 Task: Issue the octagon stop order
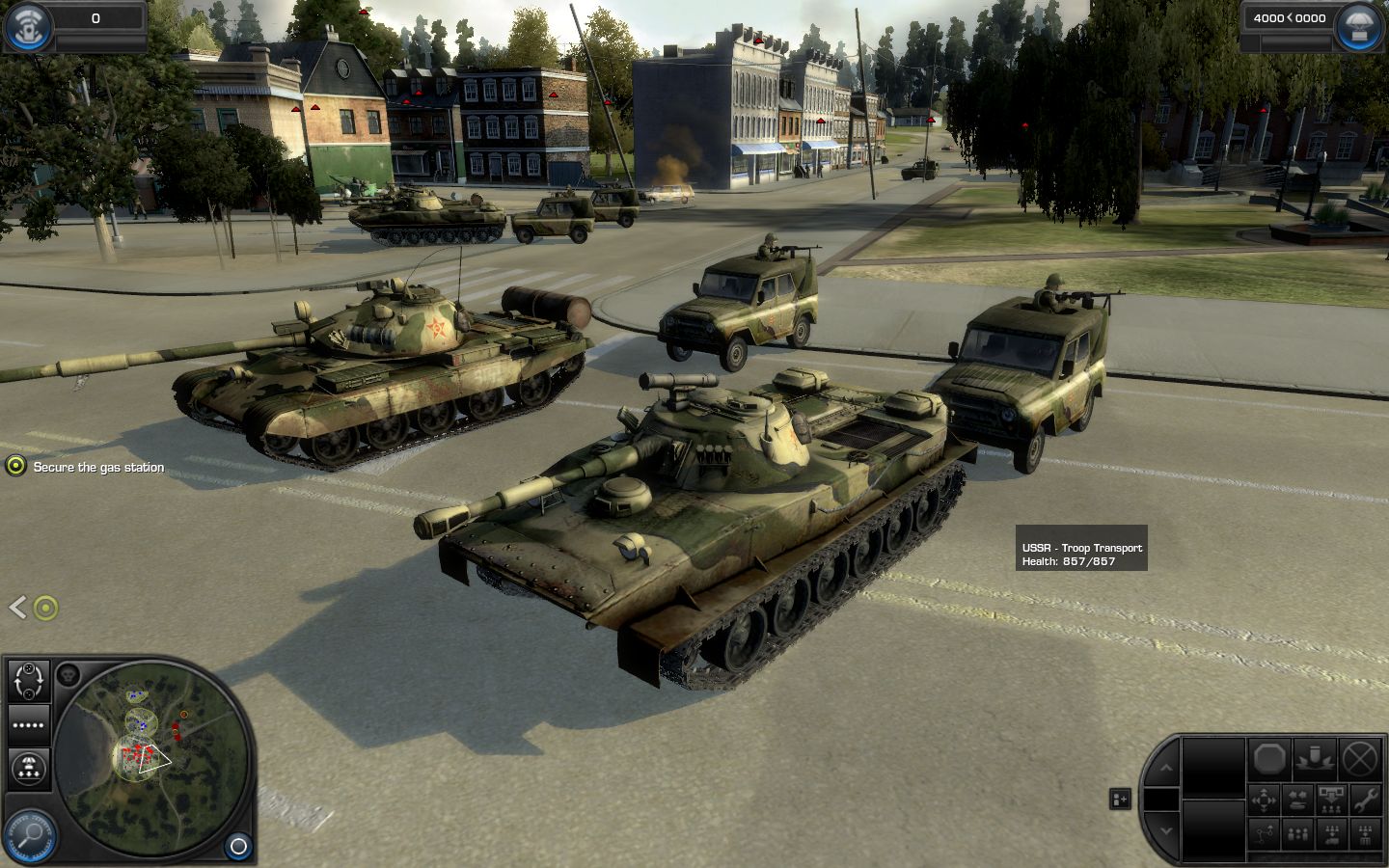(x=1271, y=760)
